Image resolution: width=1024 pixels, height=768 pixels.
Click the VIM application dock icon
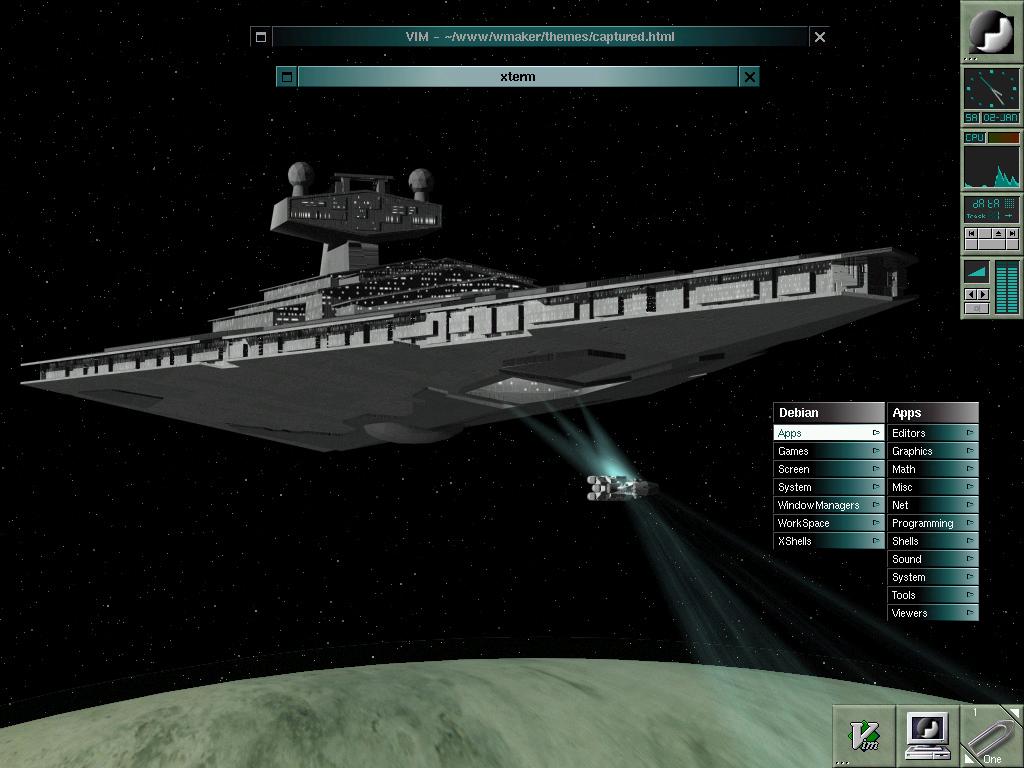click(x=864, y=736)
